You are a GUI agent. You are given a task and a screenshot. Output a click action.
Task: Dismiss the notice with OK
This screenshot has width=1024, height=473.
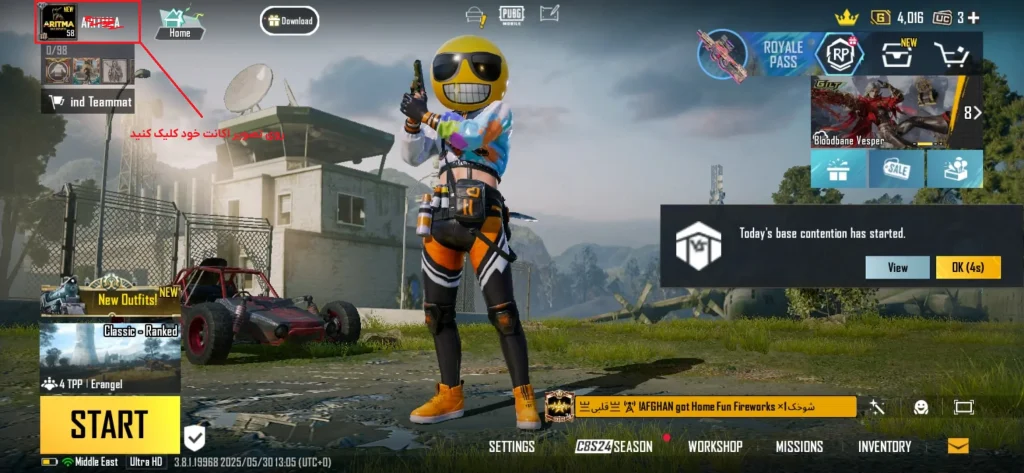coord(968,267)
